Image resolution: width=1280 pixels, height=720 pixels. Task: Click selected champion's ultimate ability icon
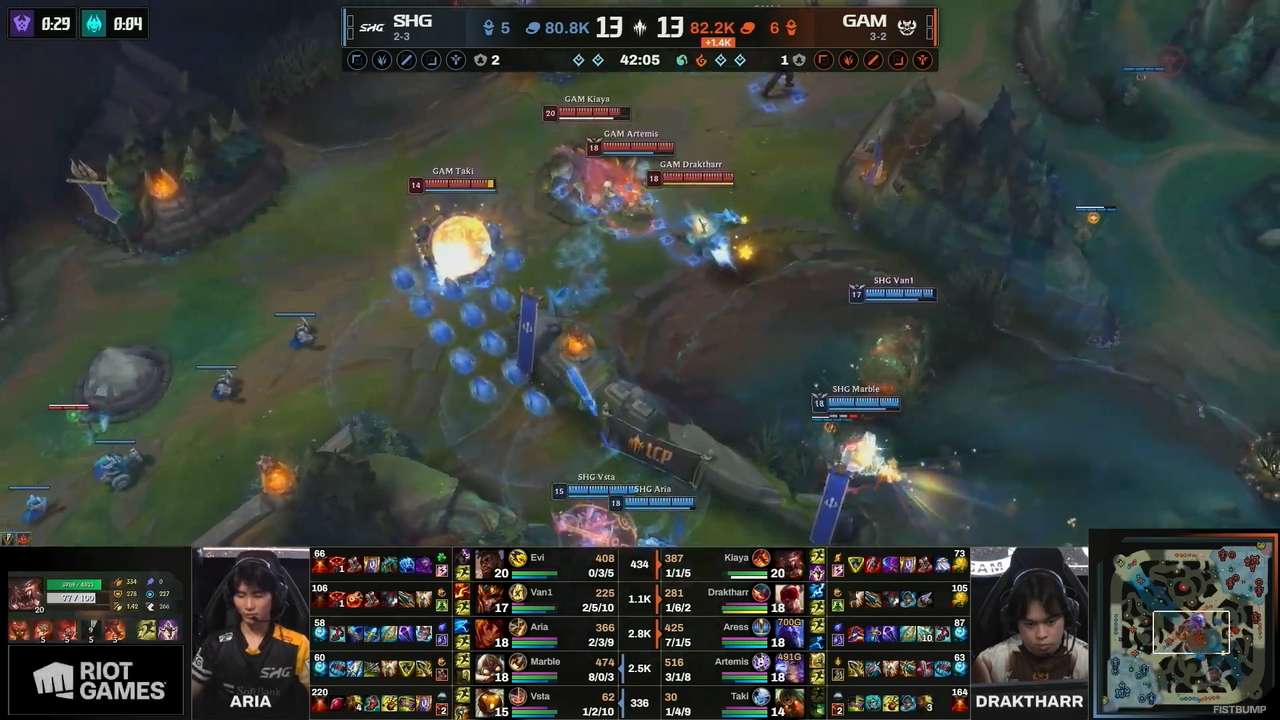tap(117, 630)
